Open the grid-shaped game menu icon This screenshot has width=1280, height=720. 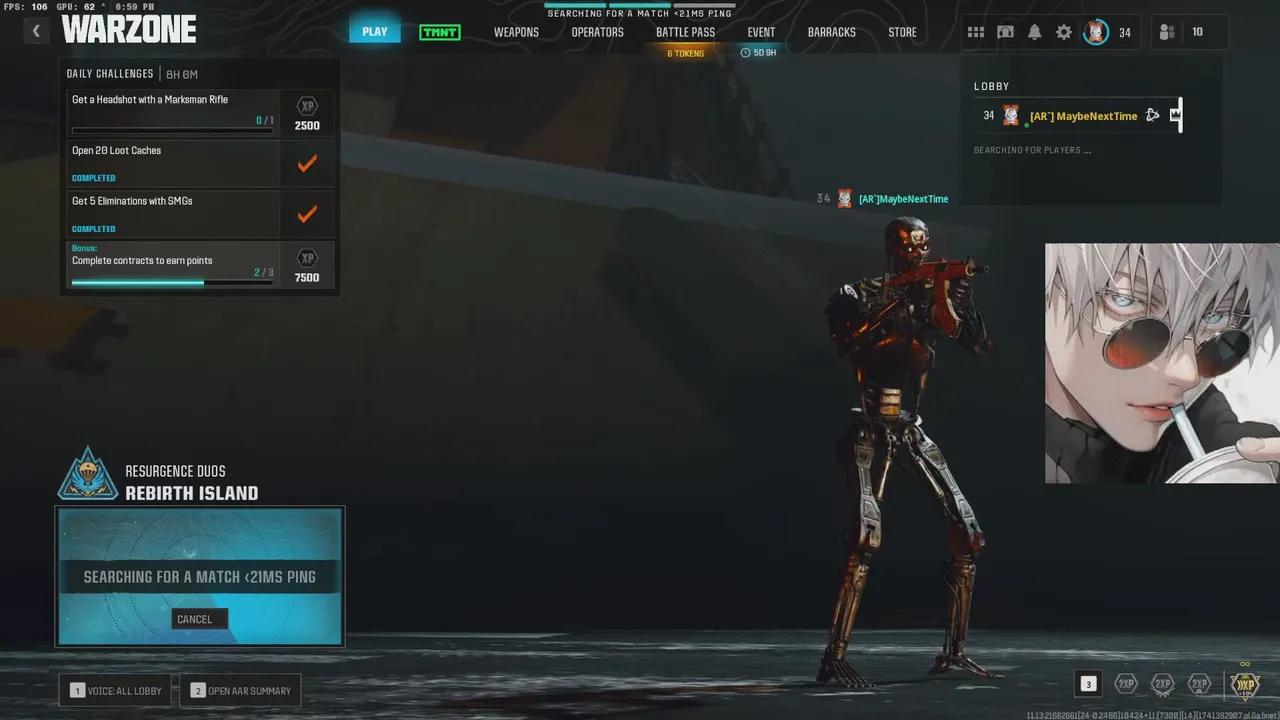pos(976,32)
